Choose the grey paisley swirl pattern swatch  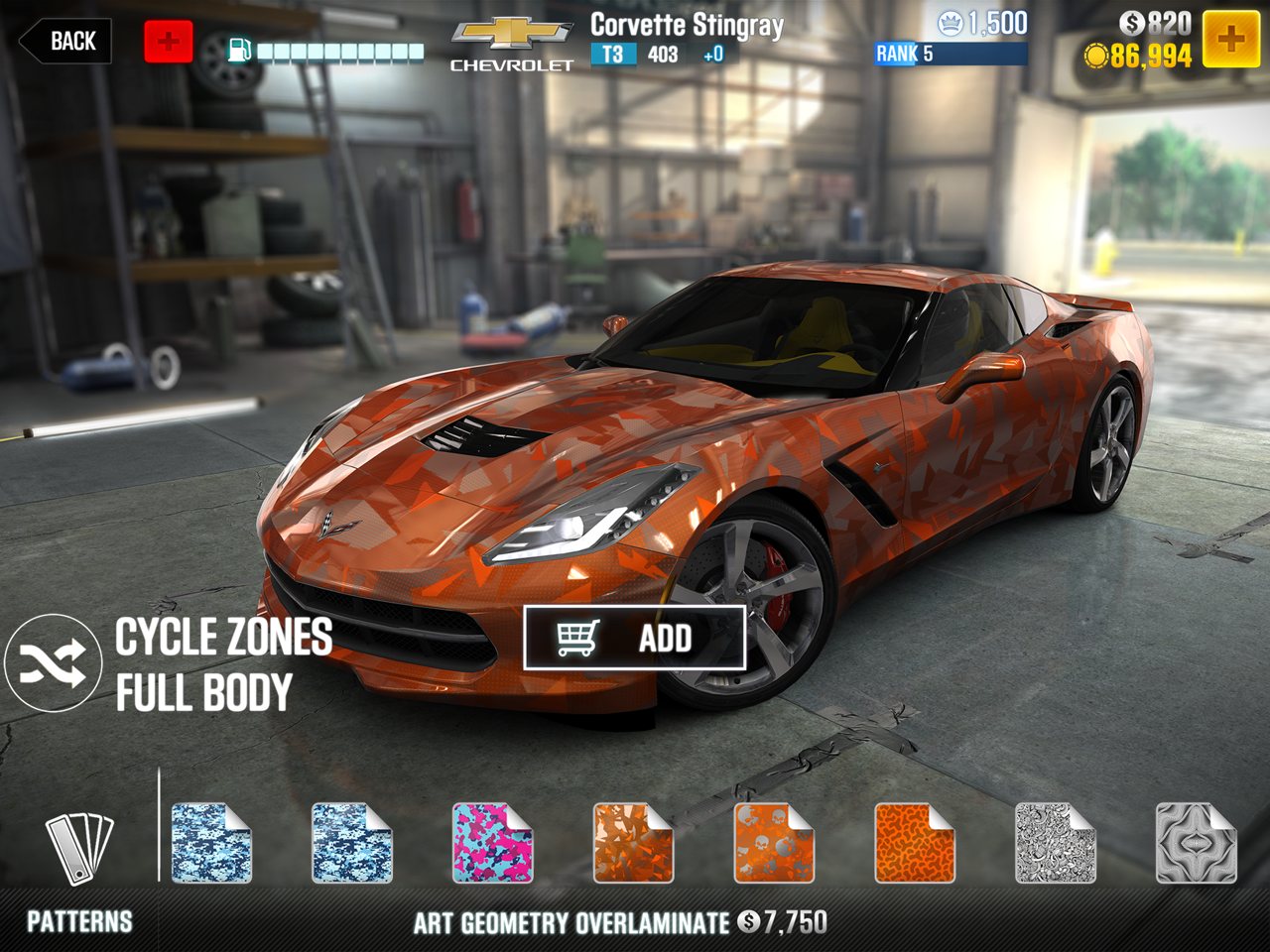pyautogui.click(x=1056, y=843)
